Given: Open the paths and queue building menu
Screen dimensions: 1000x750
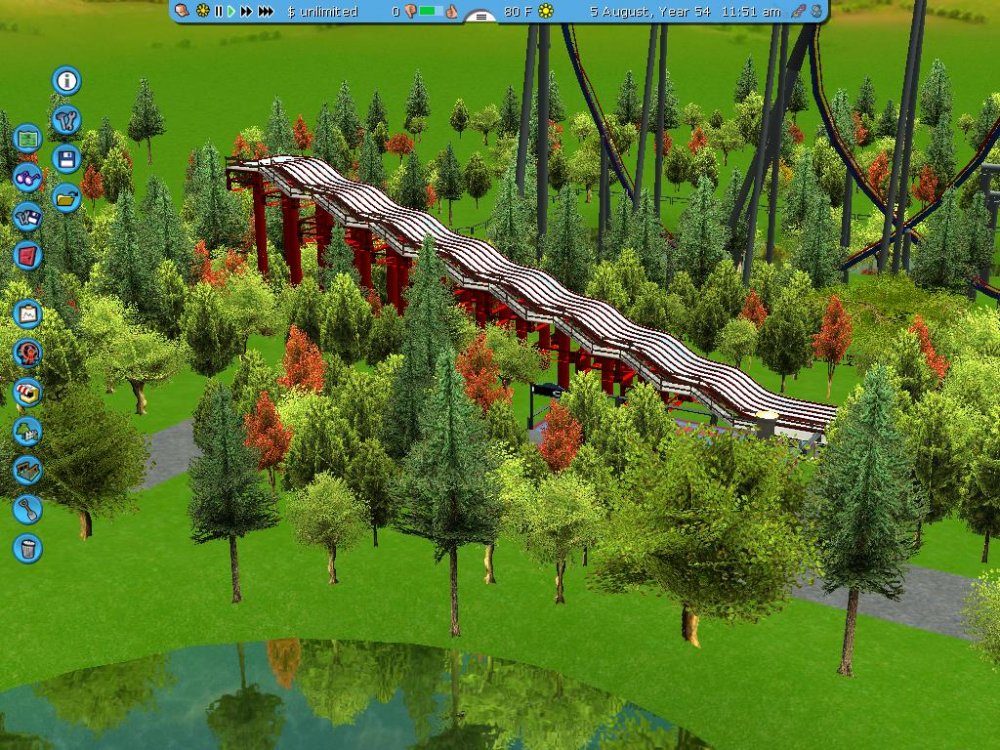Looking at the screenshot, I should [27, 470].
